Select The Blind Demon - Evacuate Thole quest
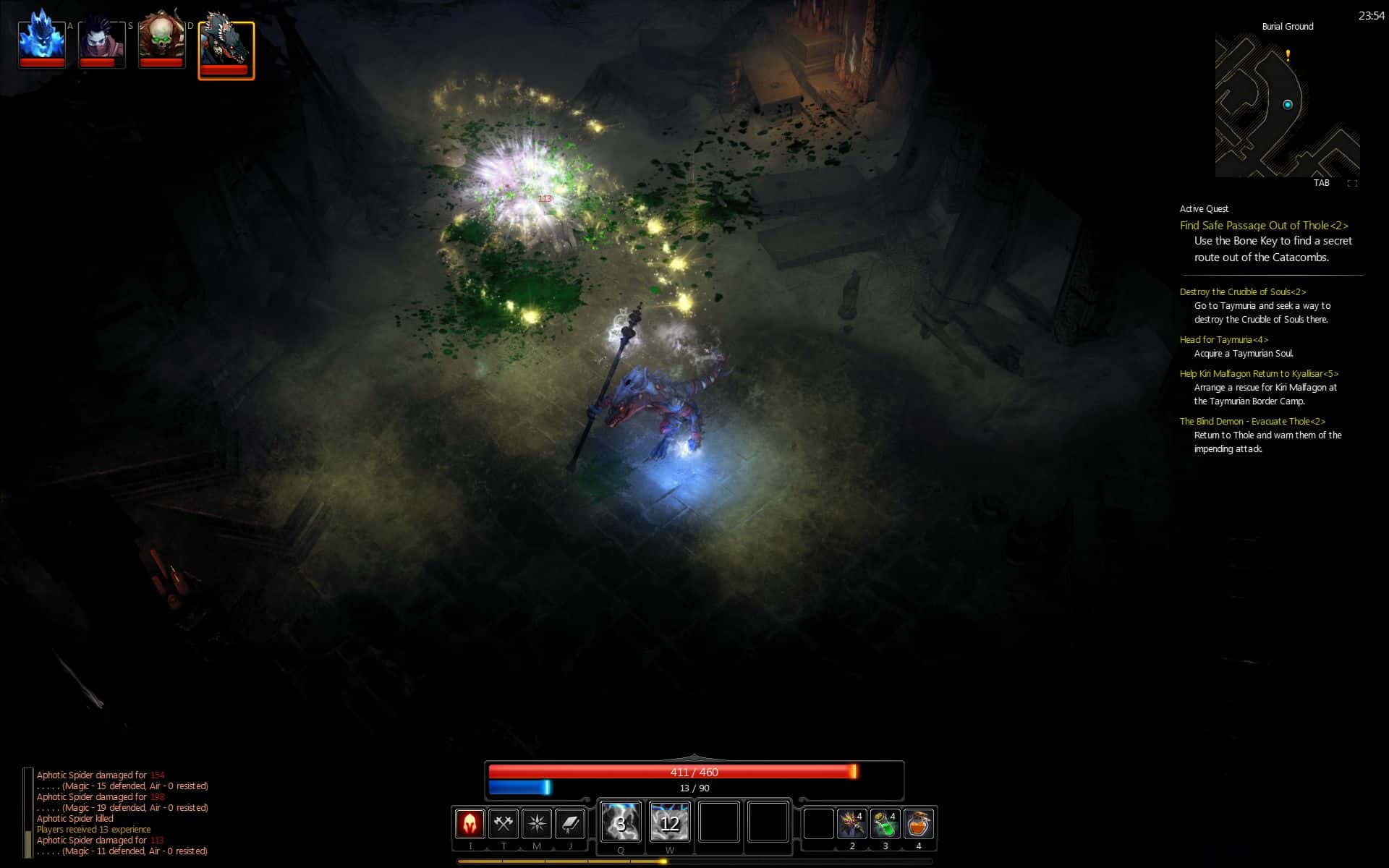This screenshot has height=868, width=1389. (x=1252, y=422)
